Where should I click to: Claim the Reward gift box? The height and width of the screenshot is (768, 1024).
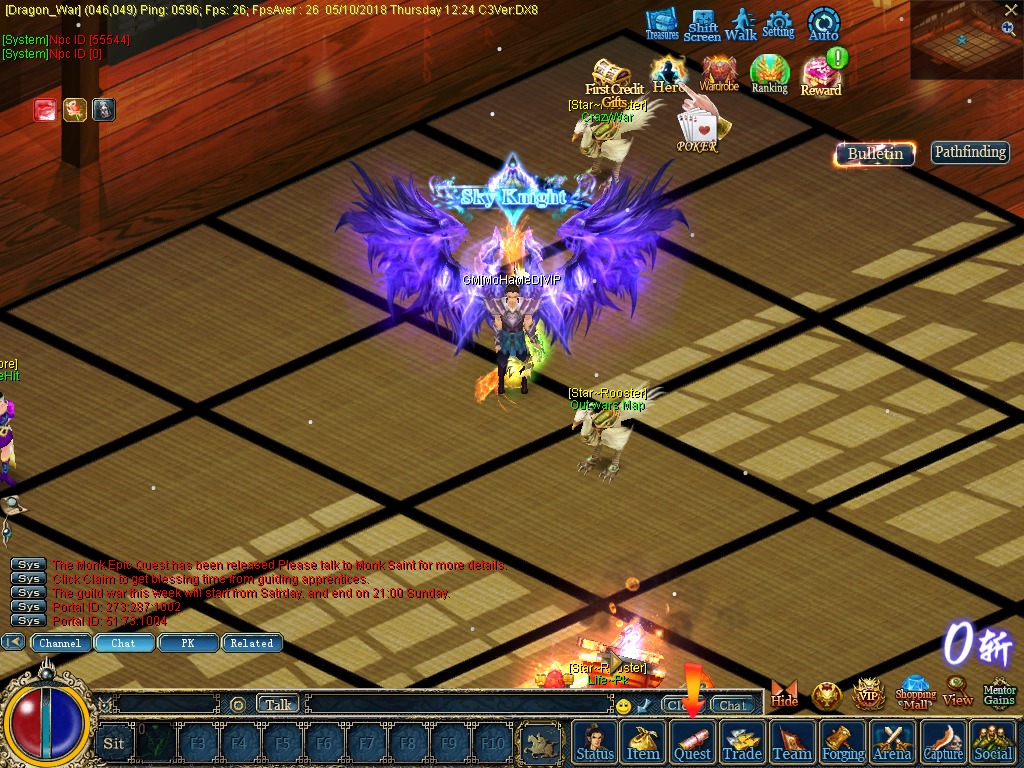[821, 77]
